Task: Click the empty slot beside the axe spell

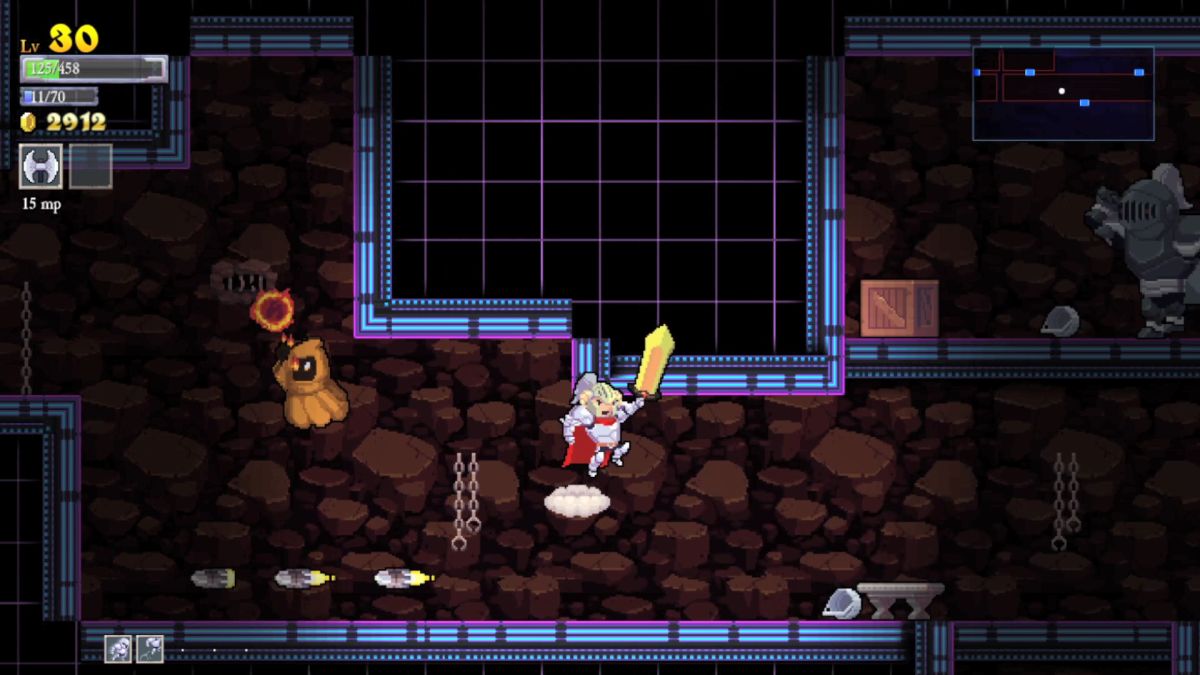Action: pos(91,166)
